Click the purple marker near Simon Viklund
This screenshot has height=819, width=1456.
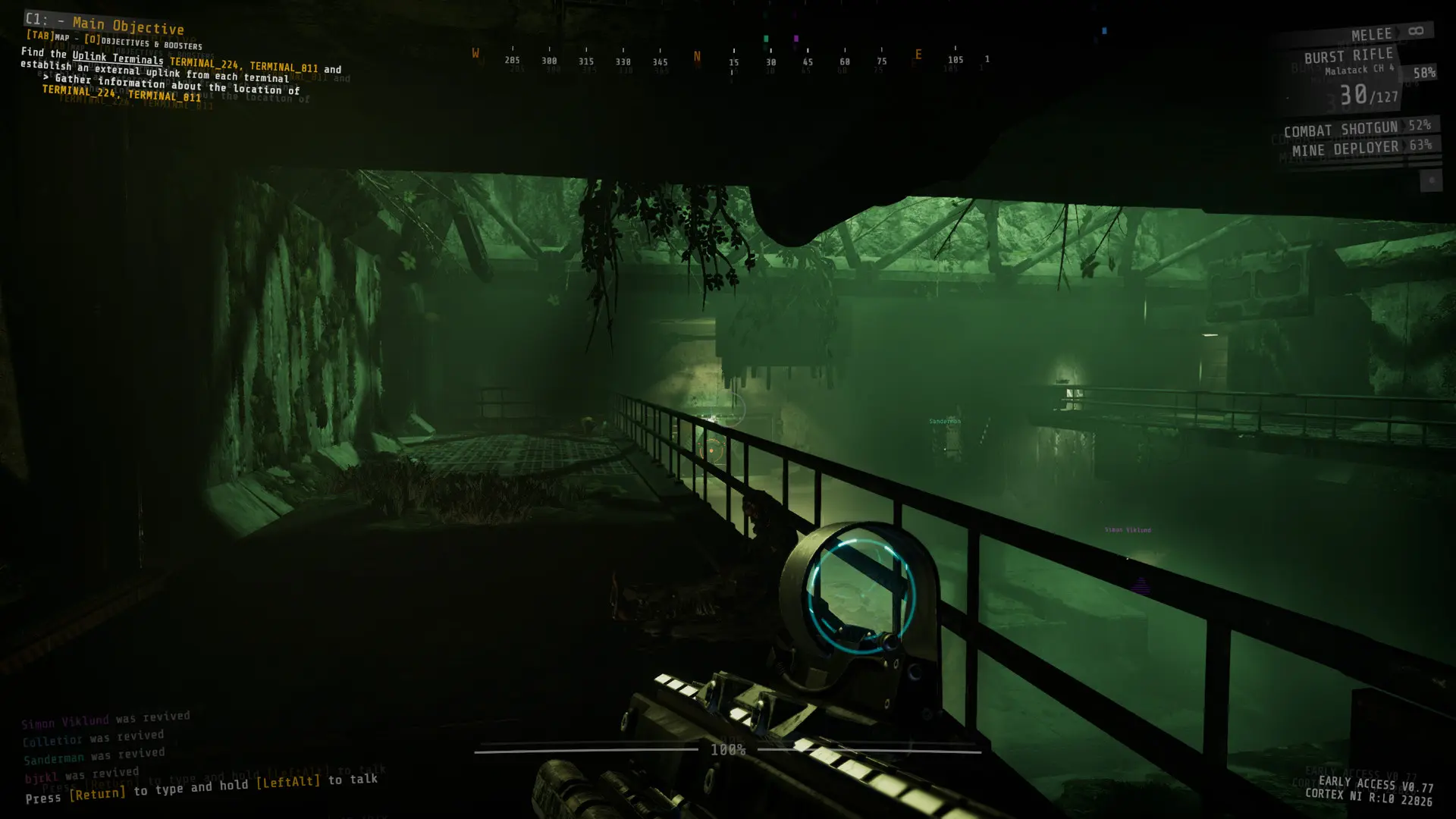tap(1141, 584)
